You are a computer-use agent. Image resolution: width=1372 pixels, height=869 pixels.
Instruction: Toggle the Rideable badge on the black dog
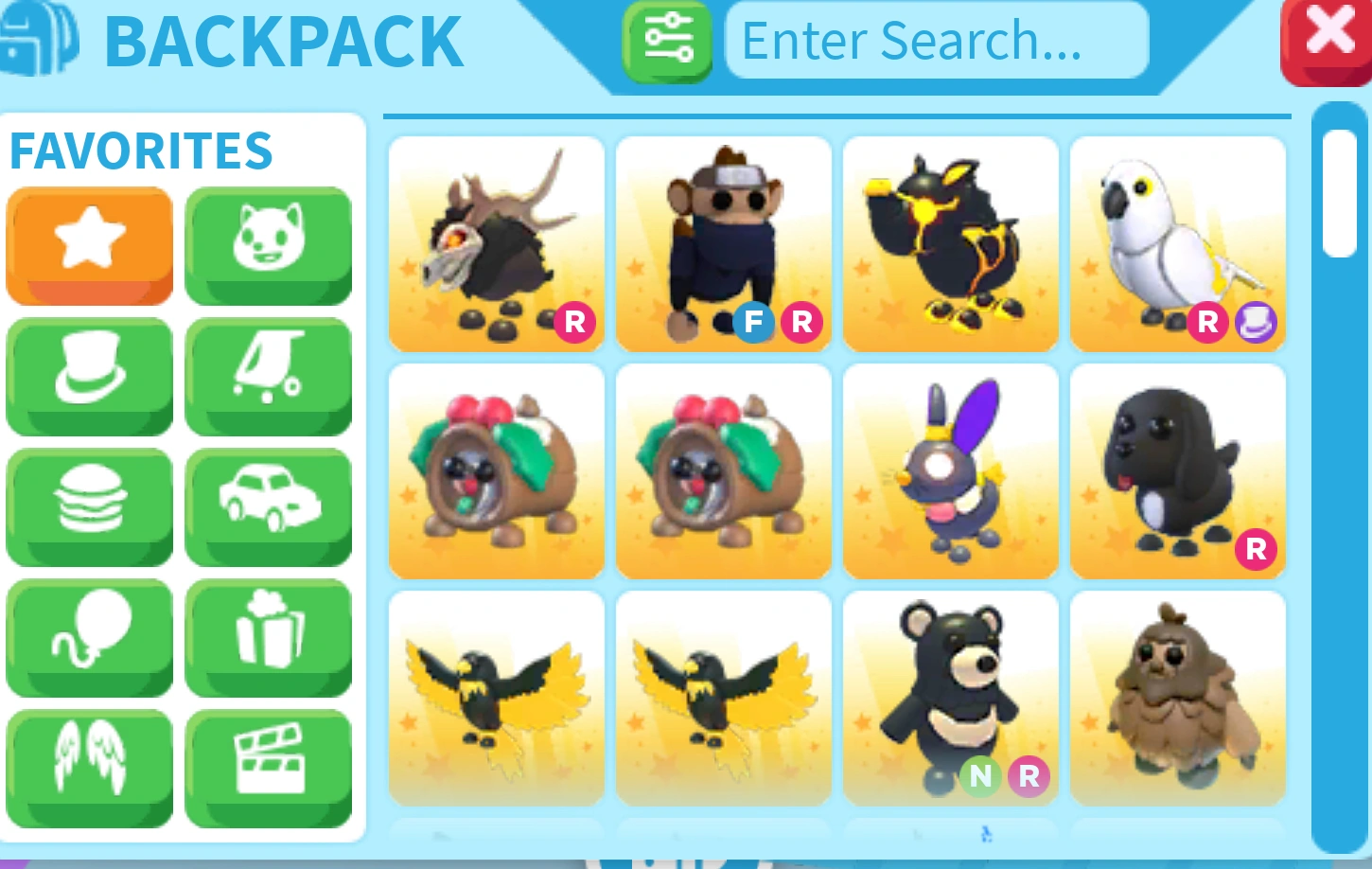point(1256,549)
